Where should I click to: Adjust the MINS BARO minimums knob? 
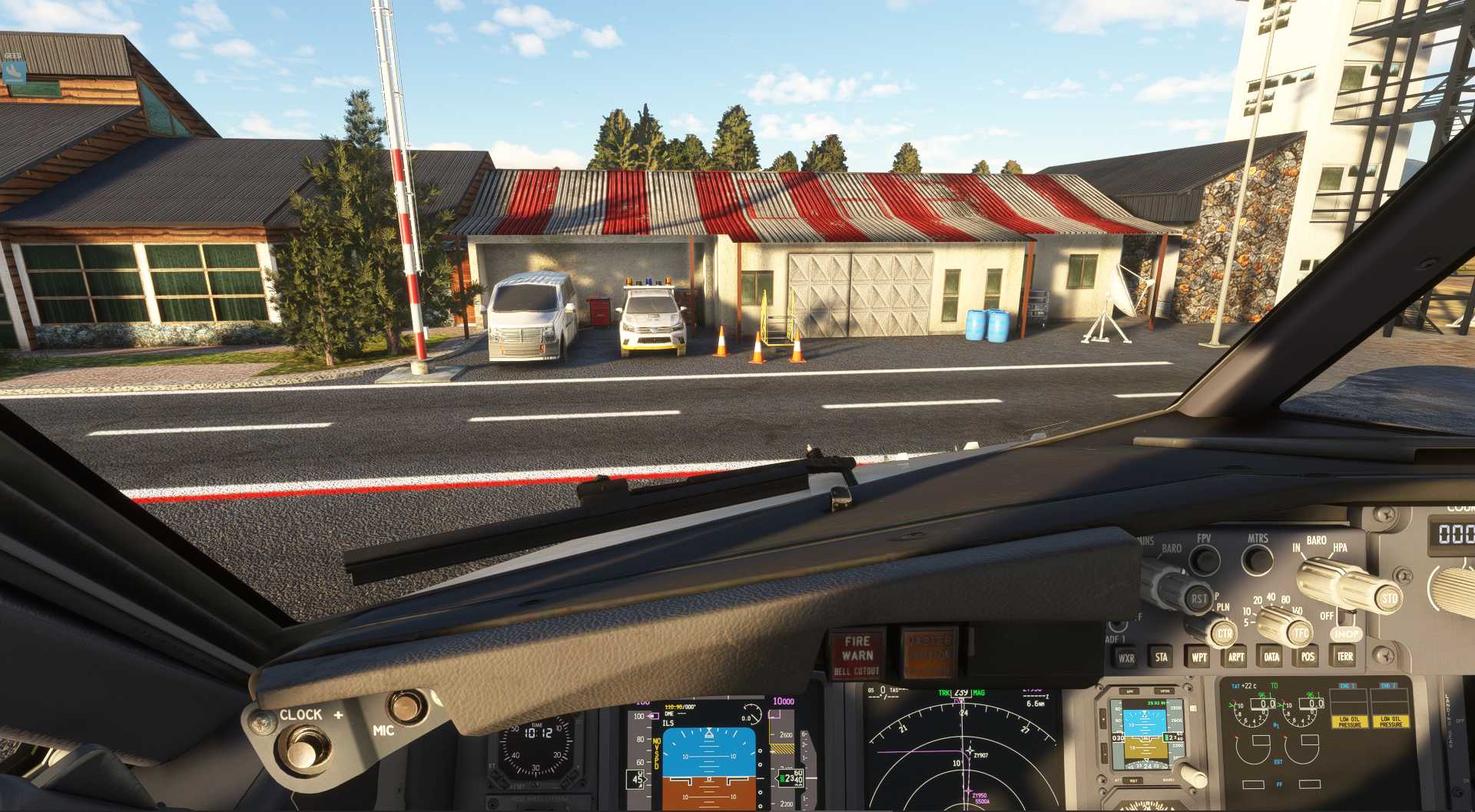(x=1164, y=584)
